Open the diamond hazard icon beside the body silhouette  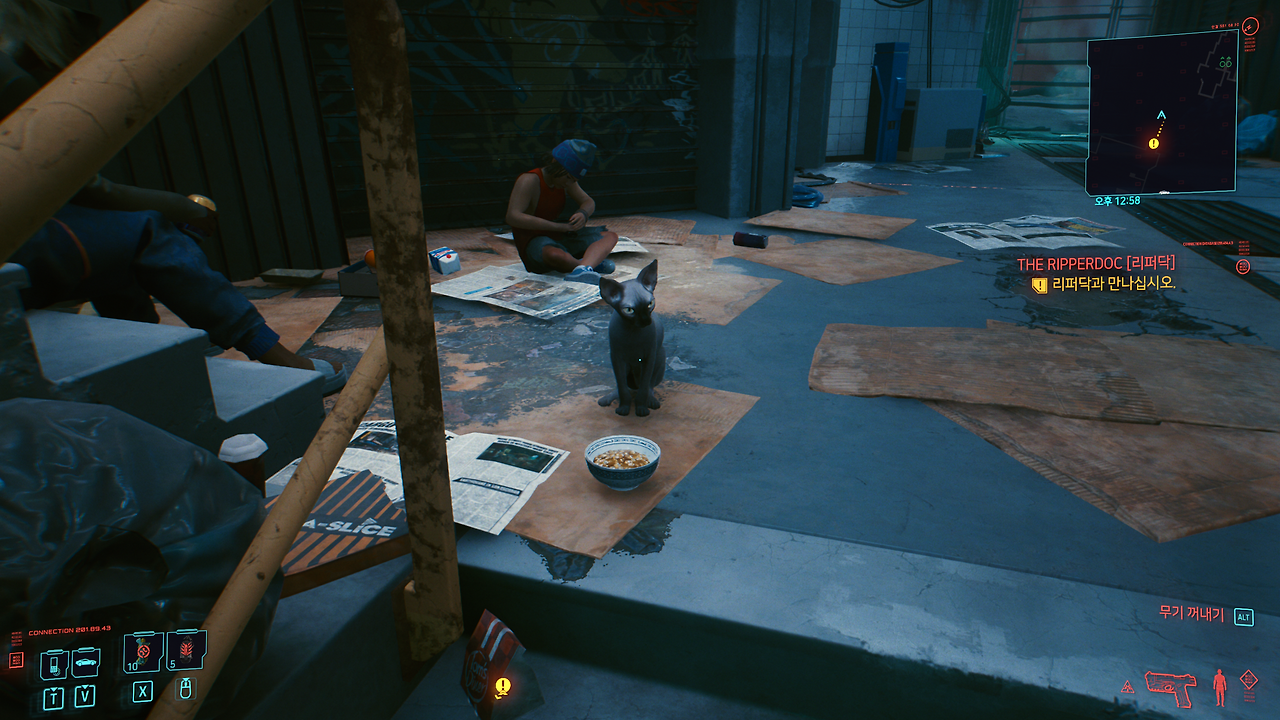pyautogui.click(x=1248, y=678)
